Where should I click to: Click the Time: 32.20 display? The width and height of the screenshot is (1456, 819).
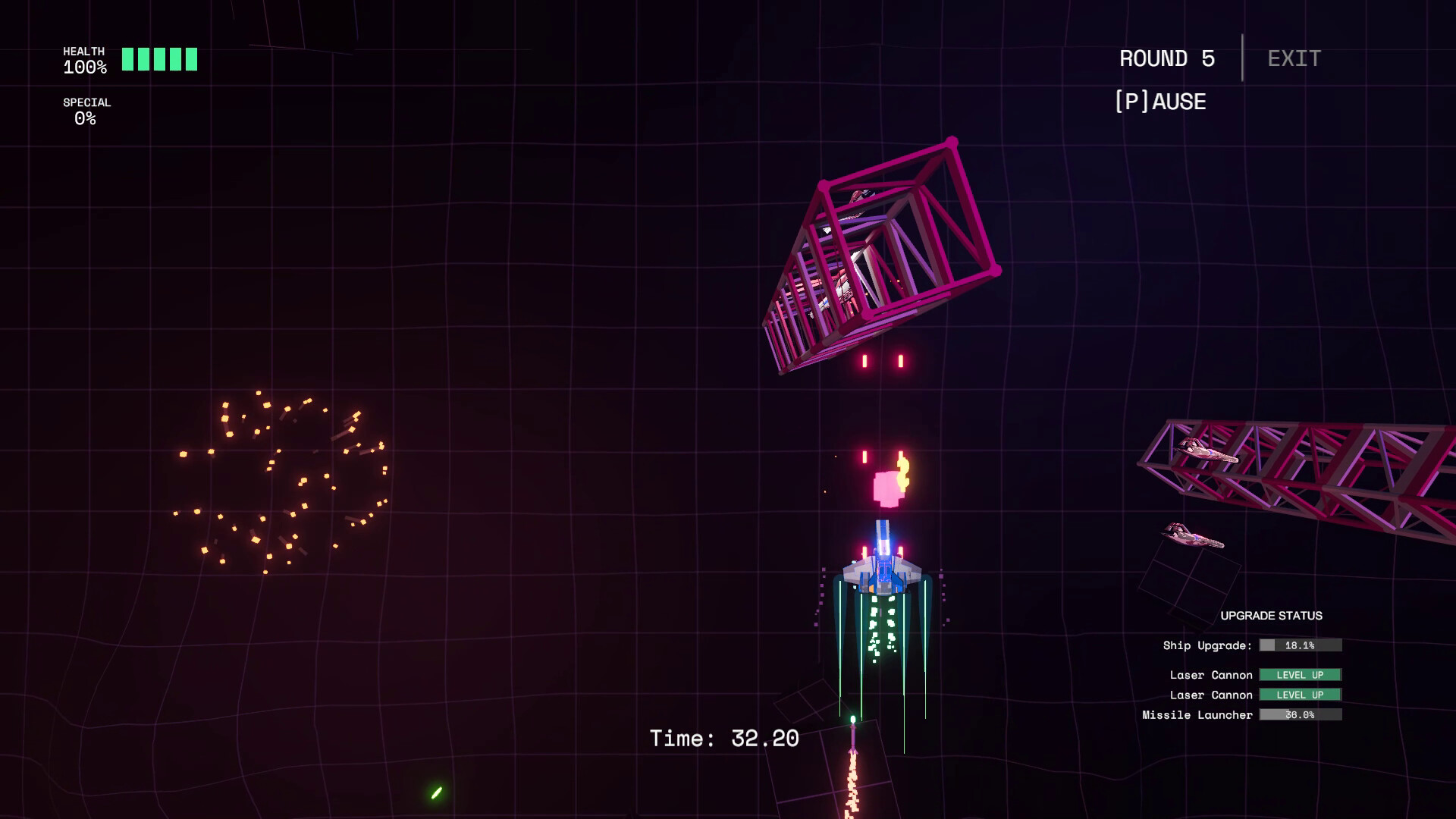click(x=725, y=736)
